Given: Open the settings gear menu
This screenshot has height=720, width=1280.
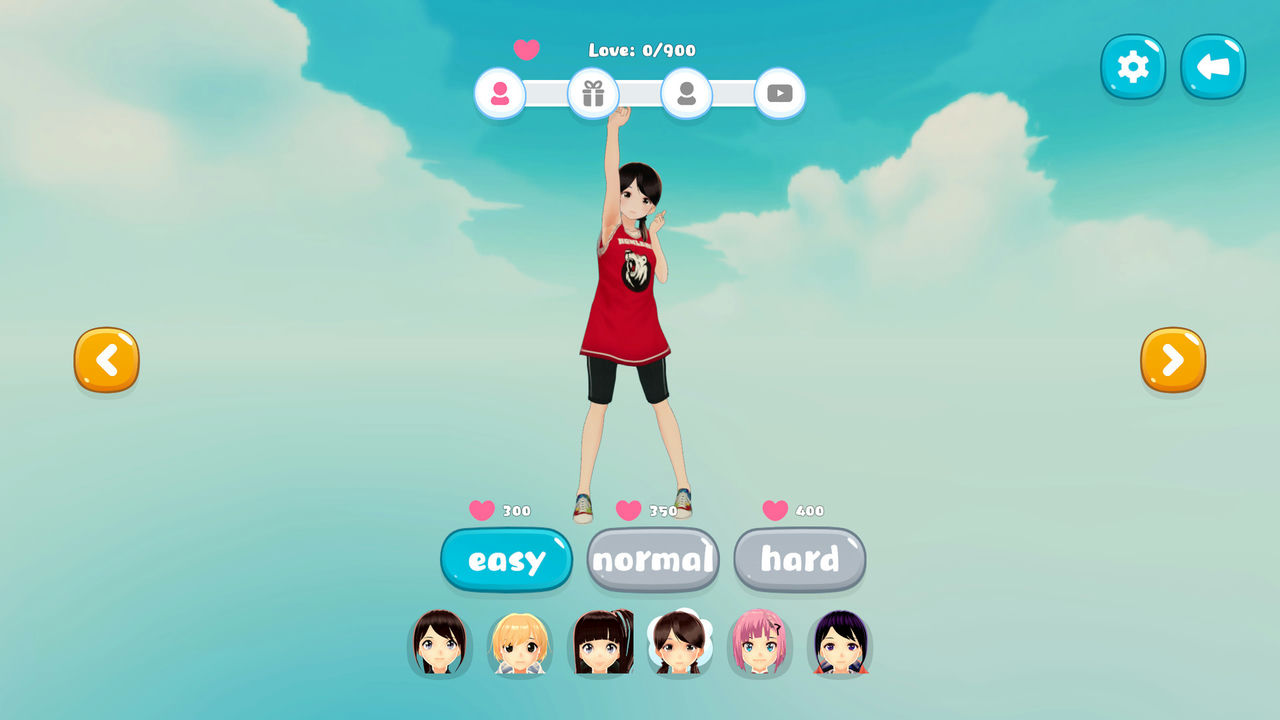Looking at the screenshot, I should [x=1133, y=67].
